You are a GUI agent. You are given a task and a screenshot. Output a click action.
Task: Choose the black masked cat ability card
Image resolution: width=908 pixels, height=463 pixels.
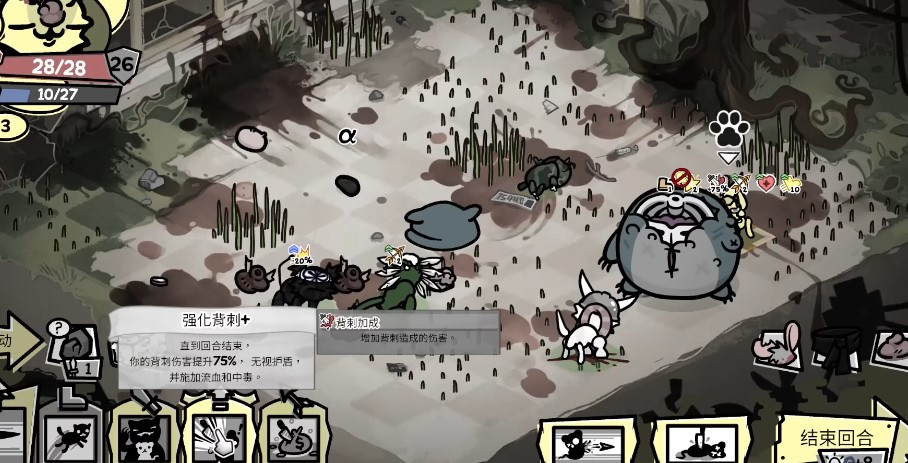(x=145, y=438)
